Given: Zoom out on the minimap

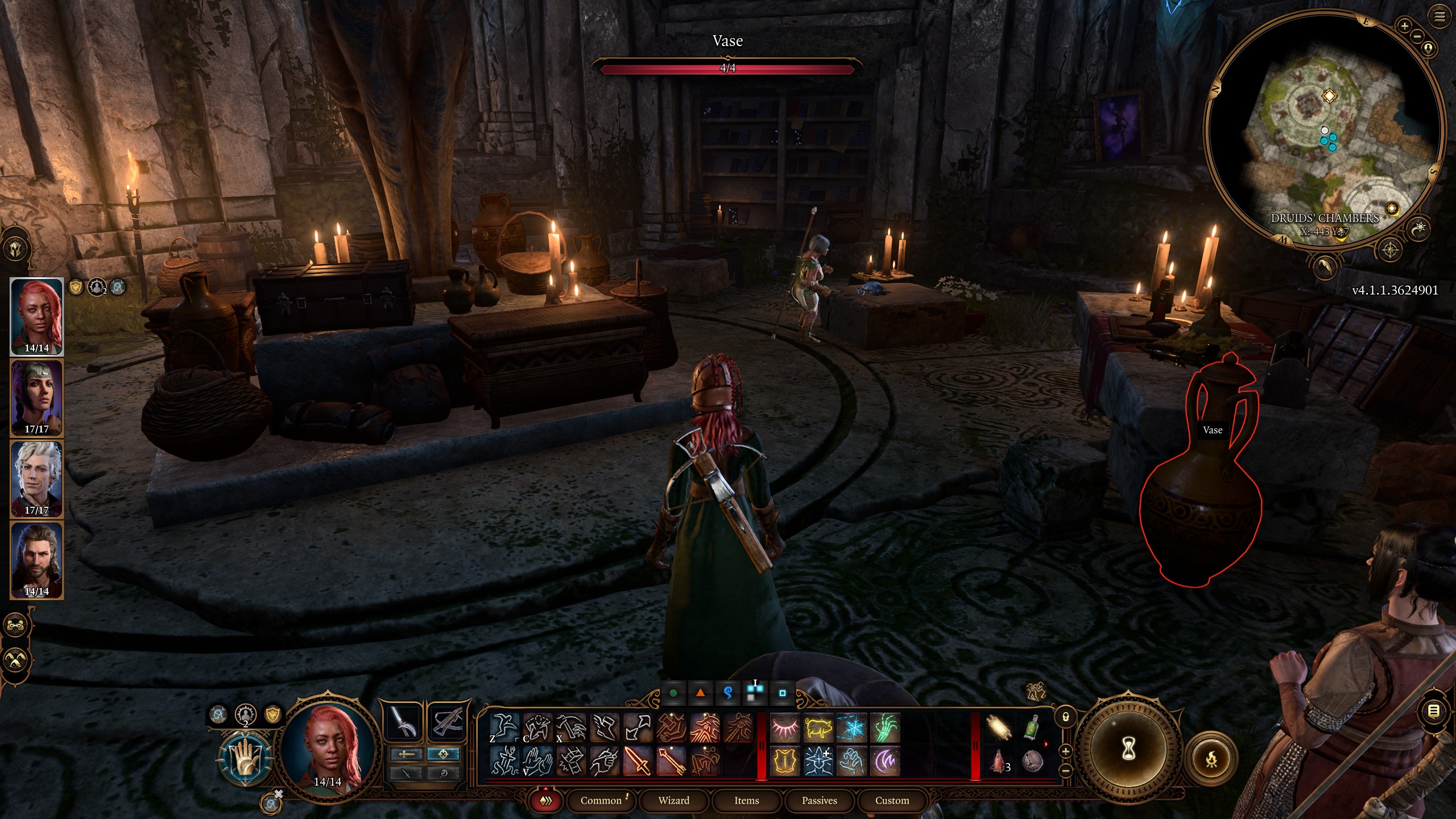Looking at the screenshot, I should (x=1417, y=37).
